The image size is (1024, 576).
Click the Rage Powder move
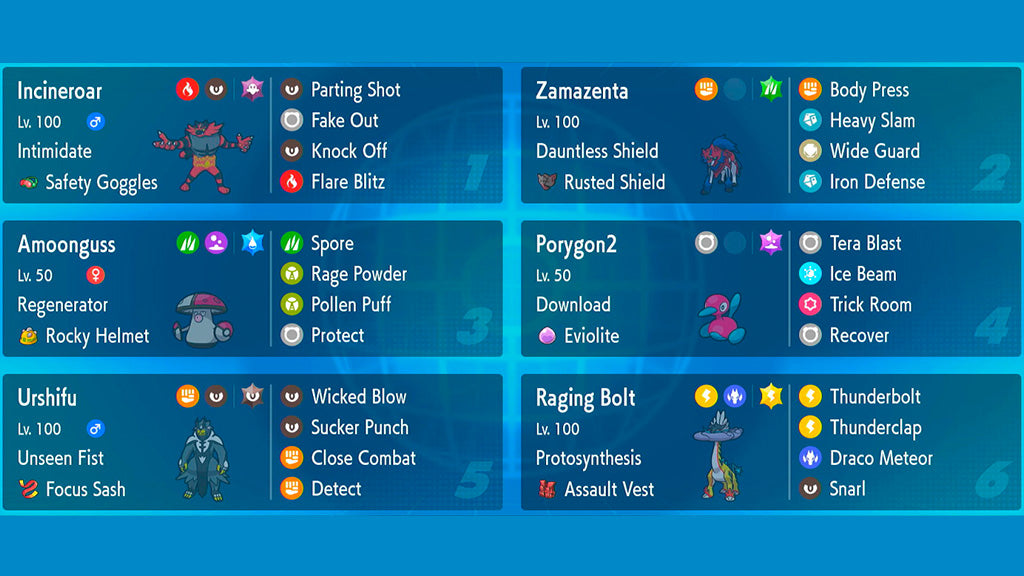click(x=358, y=274)
